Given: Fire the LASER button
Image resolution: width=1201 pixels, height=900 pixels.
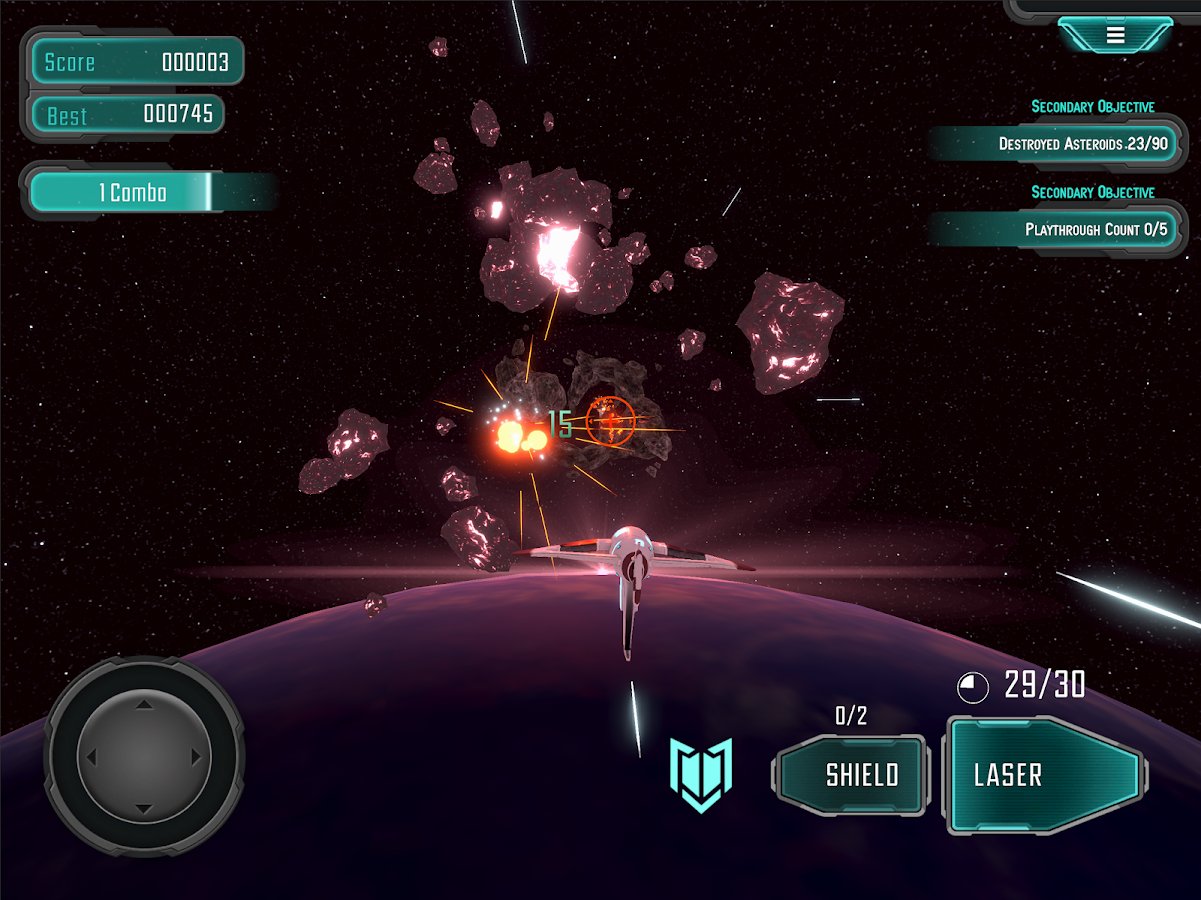Looking at the screenshot, I should tap(1045, 775).
